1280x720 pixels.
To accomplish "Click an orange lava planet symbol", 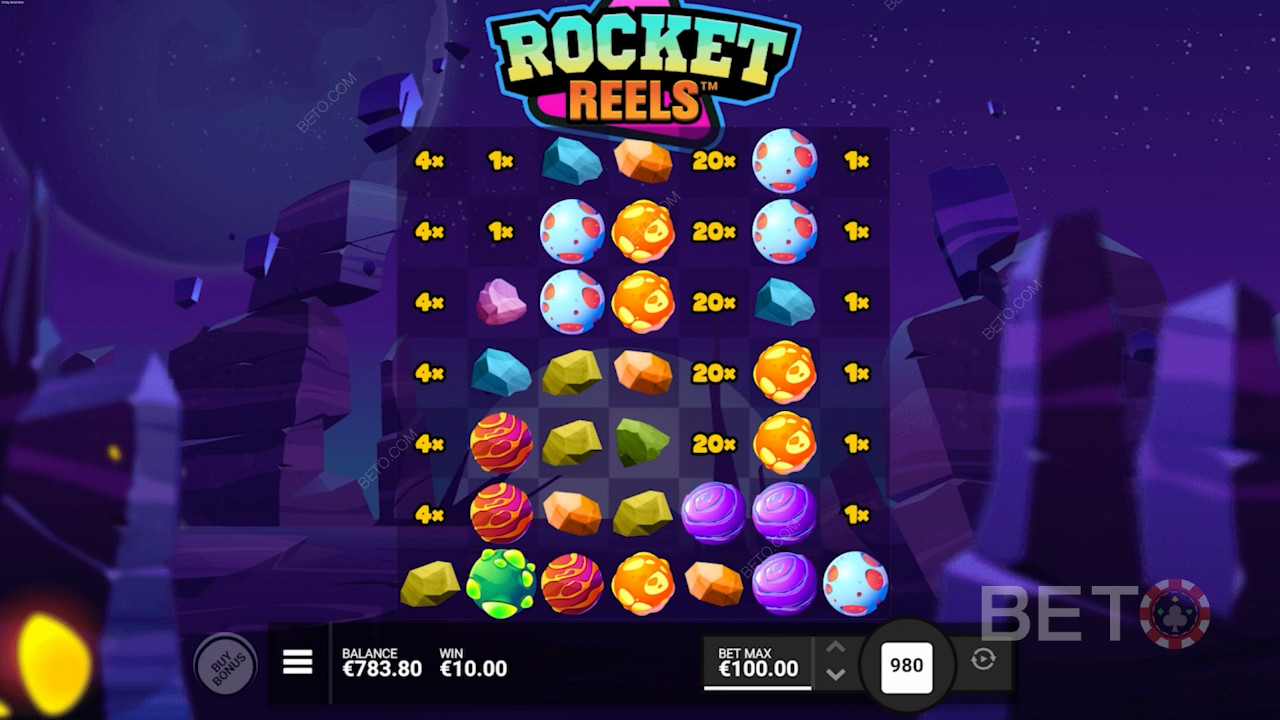I will [643, 232].
